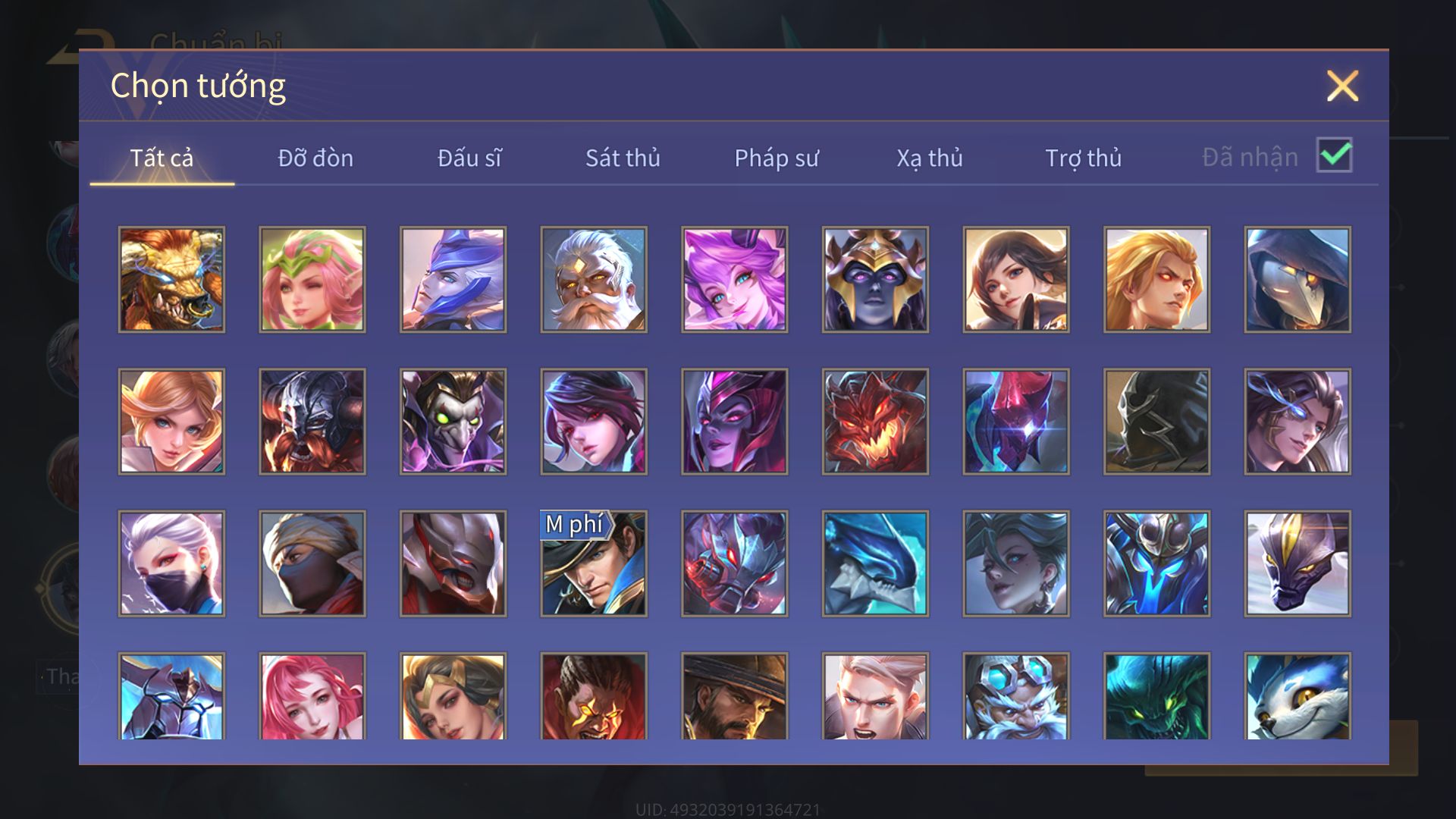Select the golden lion beast hero portrait
Image resolution: width=1456 pixels, height=819 pixels.
click(171, 280)
